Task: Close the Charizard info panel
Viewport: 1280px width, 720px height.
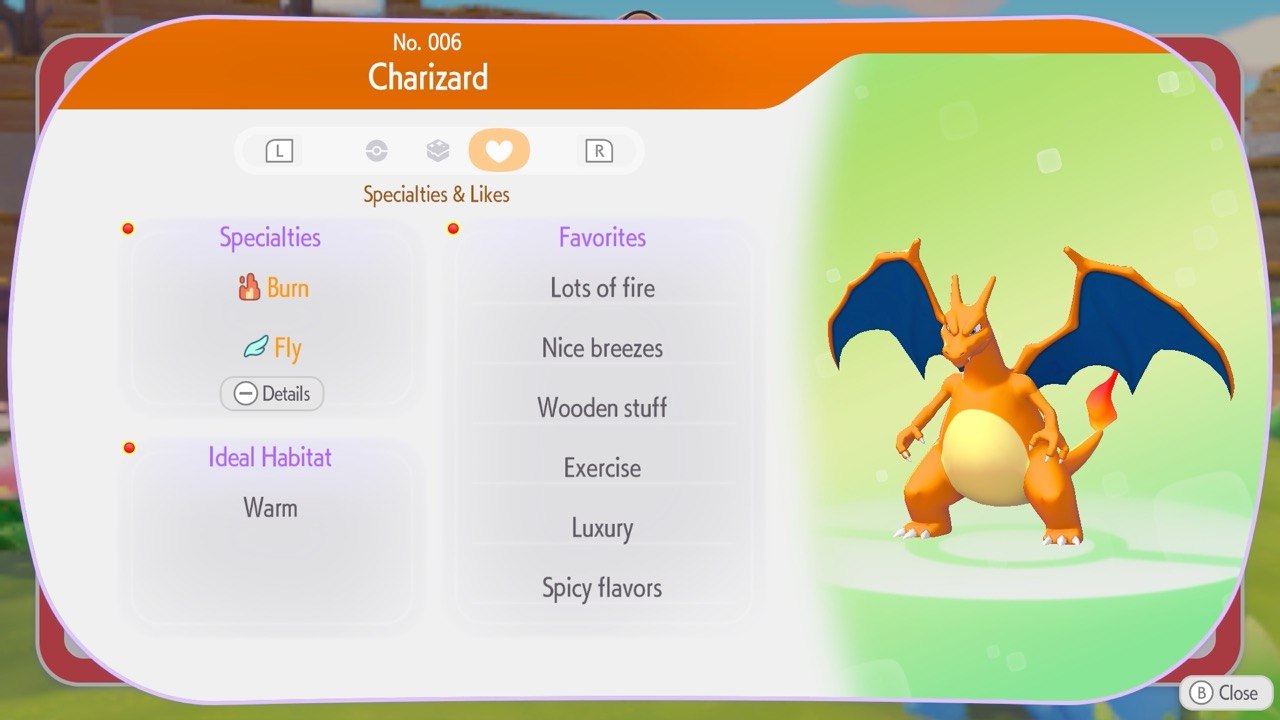Action: point(1225,692)
